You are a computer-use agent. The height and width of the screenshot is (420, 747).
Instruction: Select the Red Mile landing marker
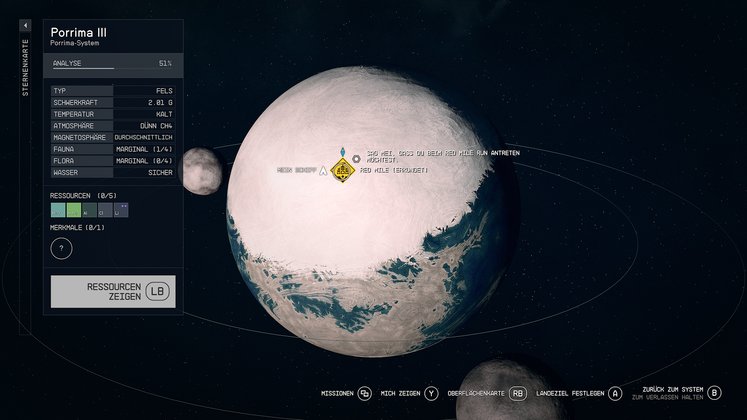coord(343,171)
